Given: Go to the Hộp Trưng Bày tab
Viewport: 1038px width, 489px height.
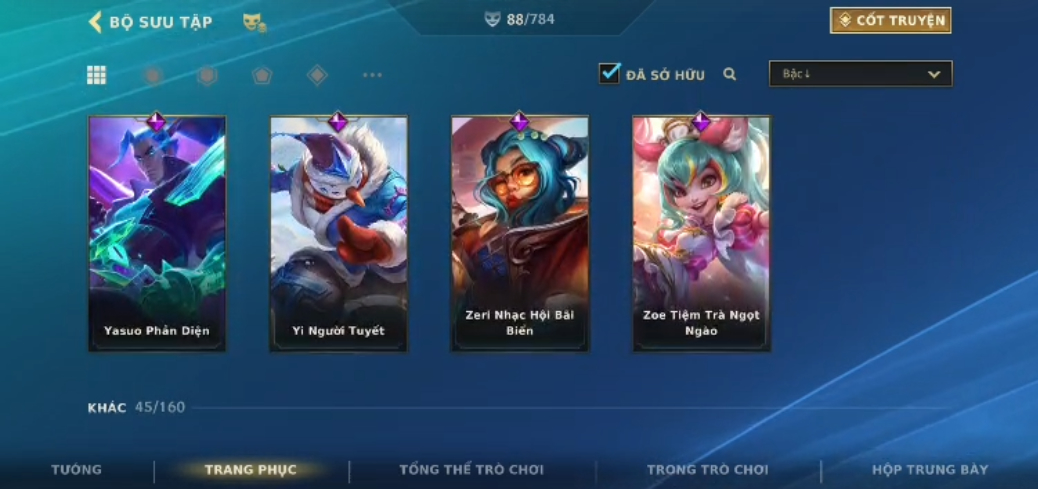Looking at the screenshot, I should tap(929, 470).
